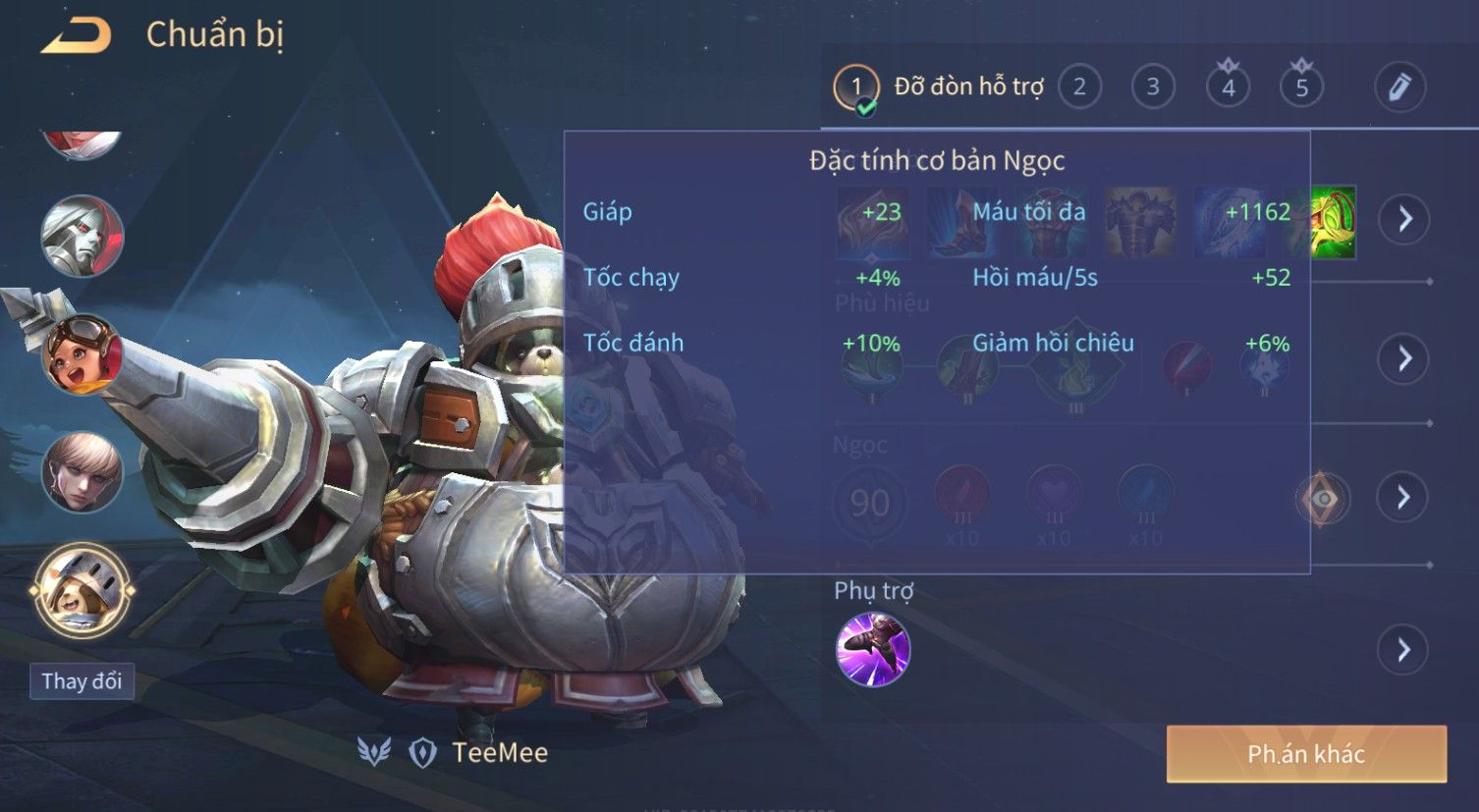
Task: Expand the Phù hiệu badge section arrow
Action: (x=1404, y=358)
